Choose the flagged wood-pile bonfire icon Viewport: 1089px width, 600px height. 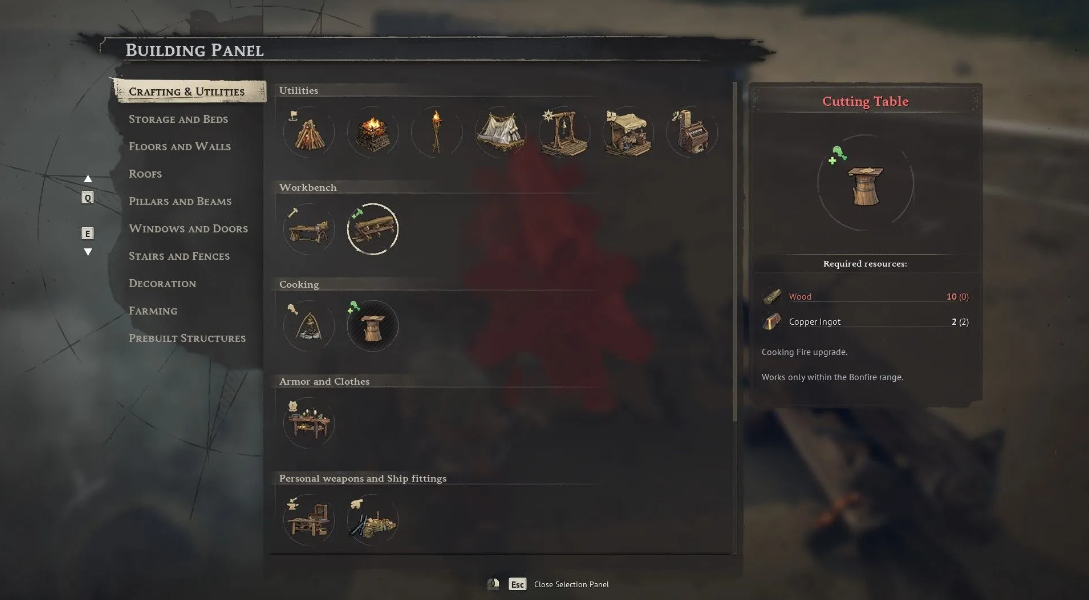coord(308,131)
